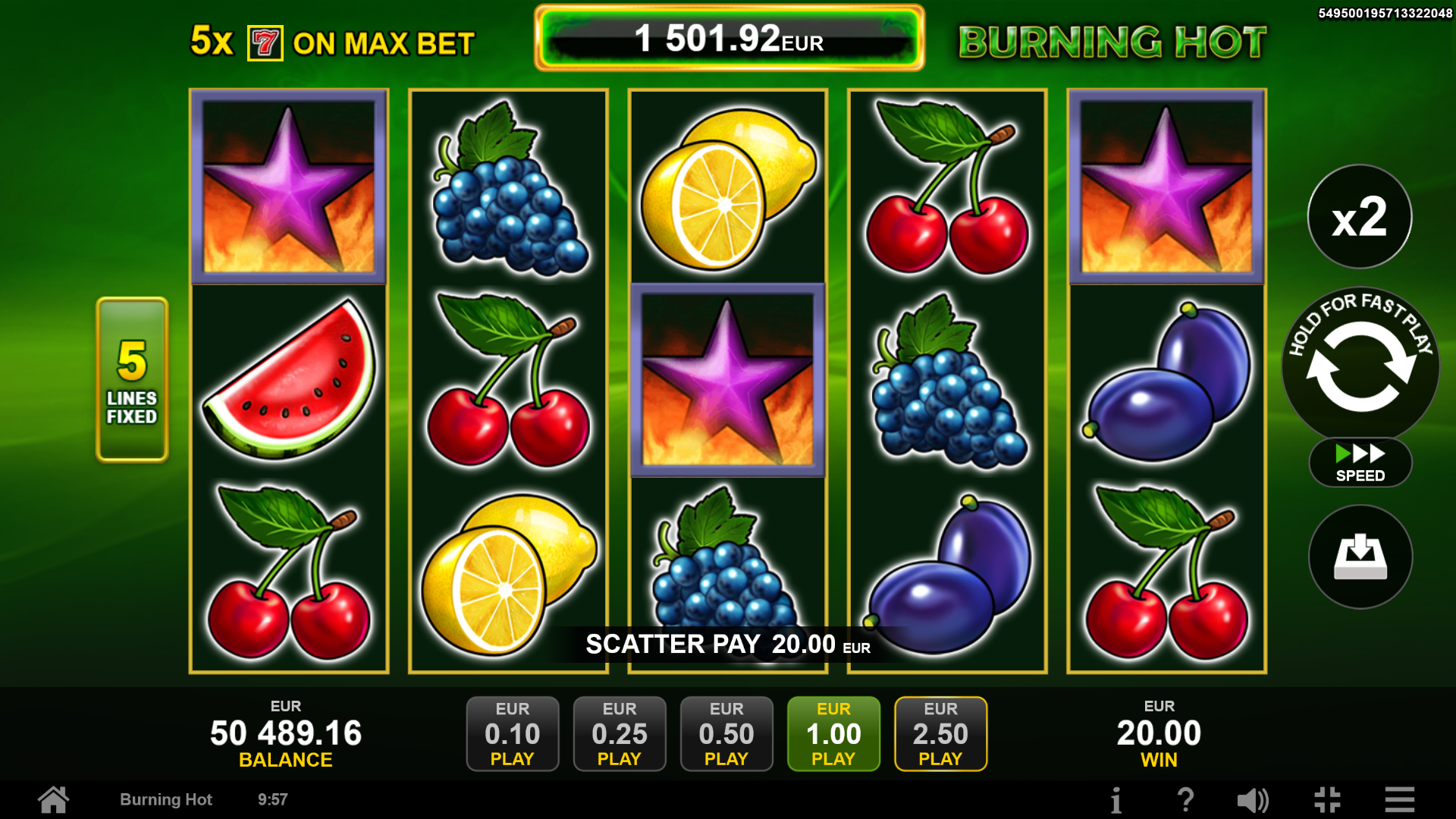
Task: Select the 2.50 EUR bet option
Action: 940,733
